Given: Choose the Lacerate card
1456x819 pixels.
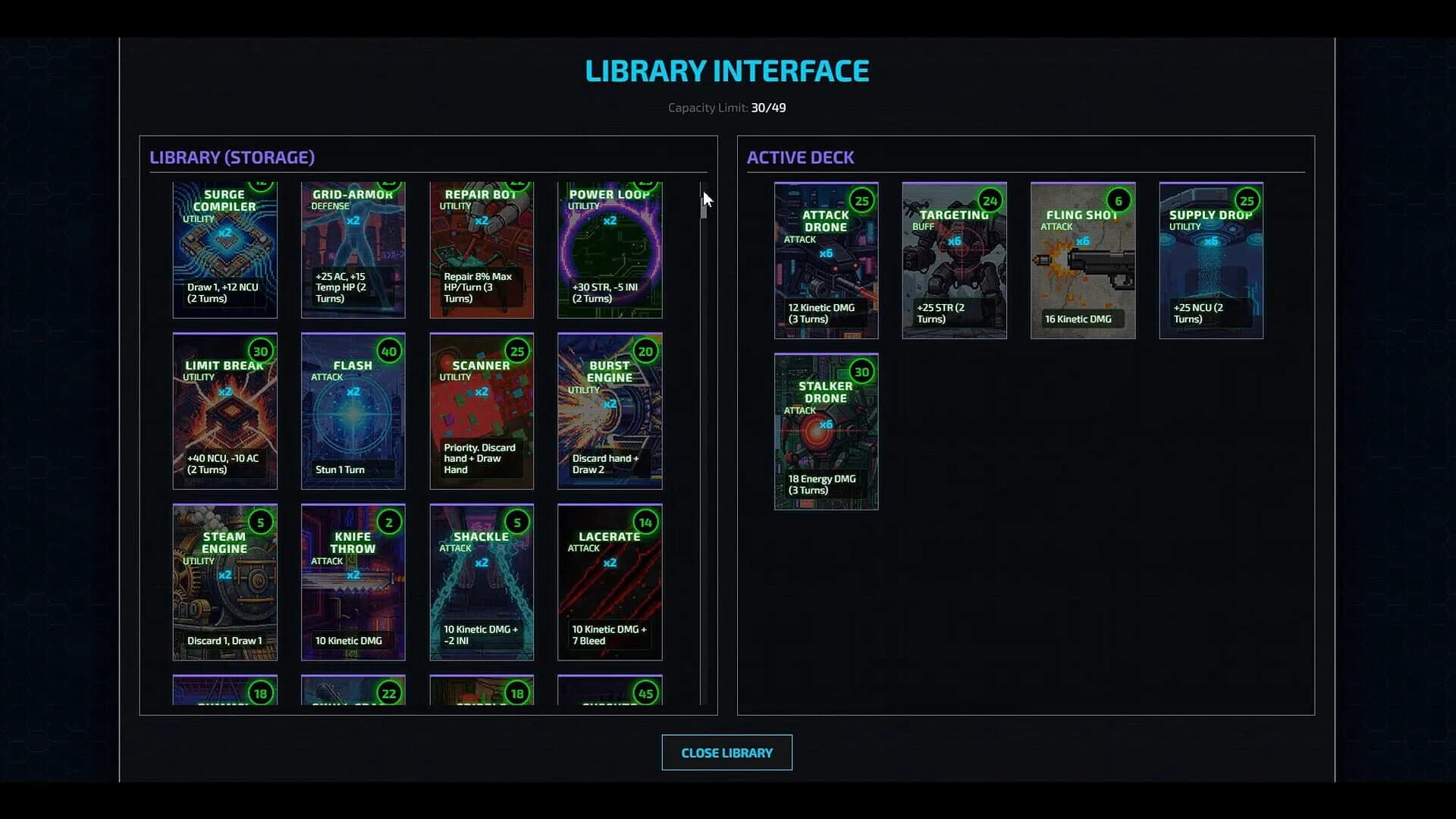Looking at the screenshot, I should pyautogui.click(x=609, y=582).
